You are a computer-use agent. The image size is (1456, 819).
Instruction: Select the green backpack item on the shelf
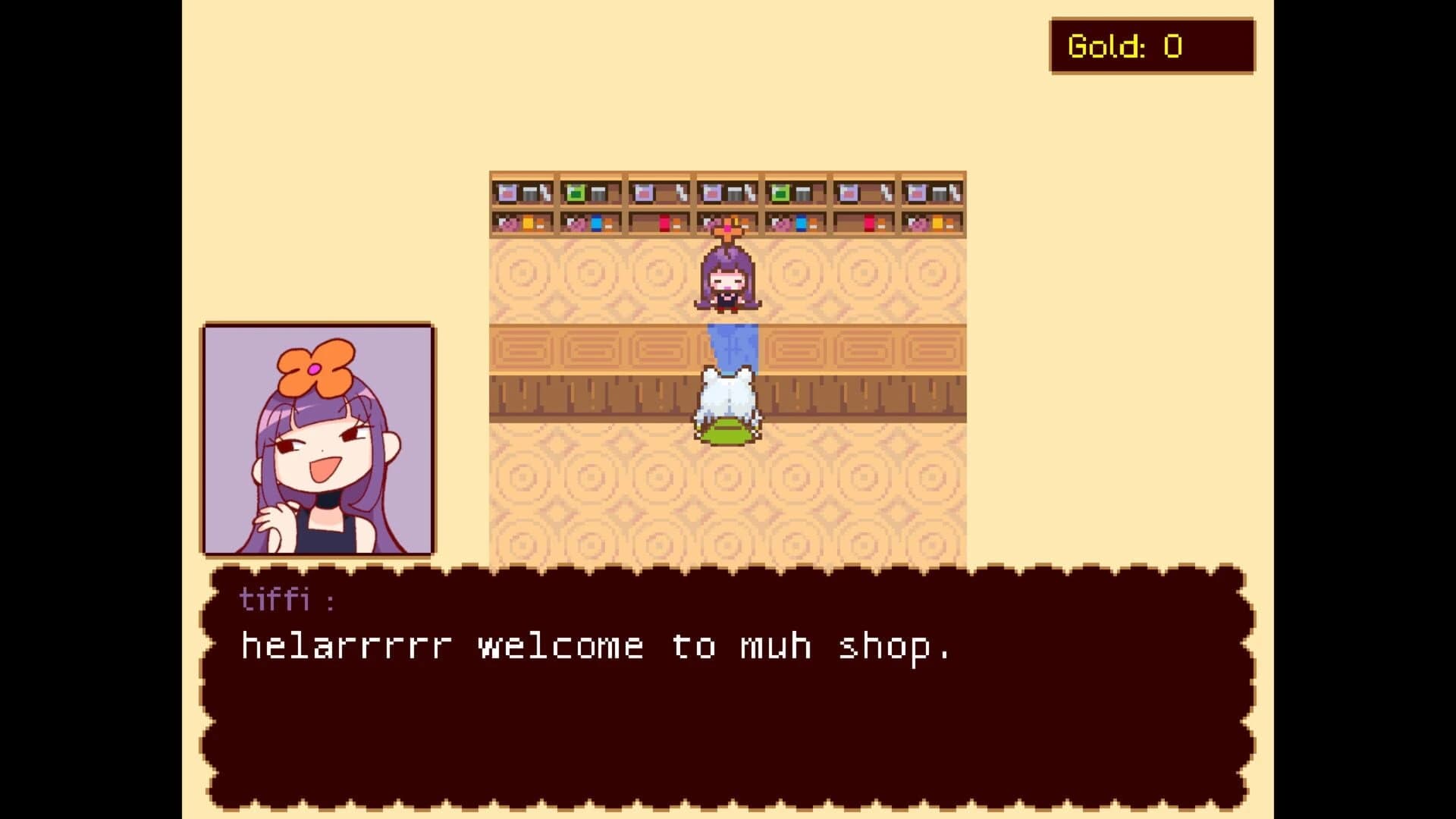(x=575, y=192)
